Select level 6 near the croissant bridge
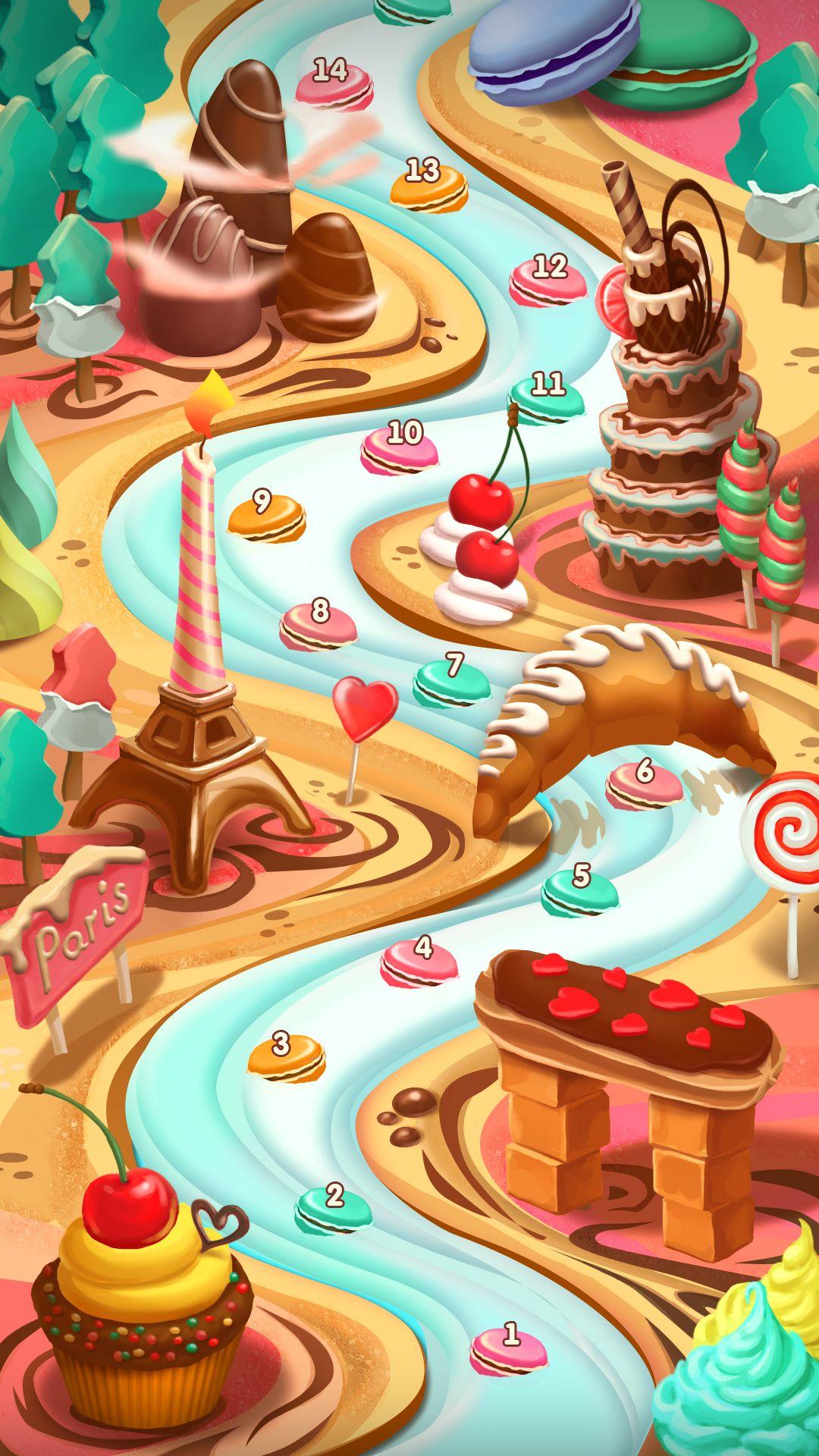The width and height of the screenshot is (819, 1456). 644,783
